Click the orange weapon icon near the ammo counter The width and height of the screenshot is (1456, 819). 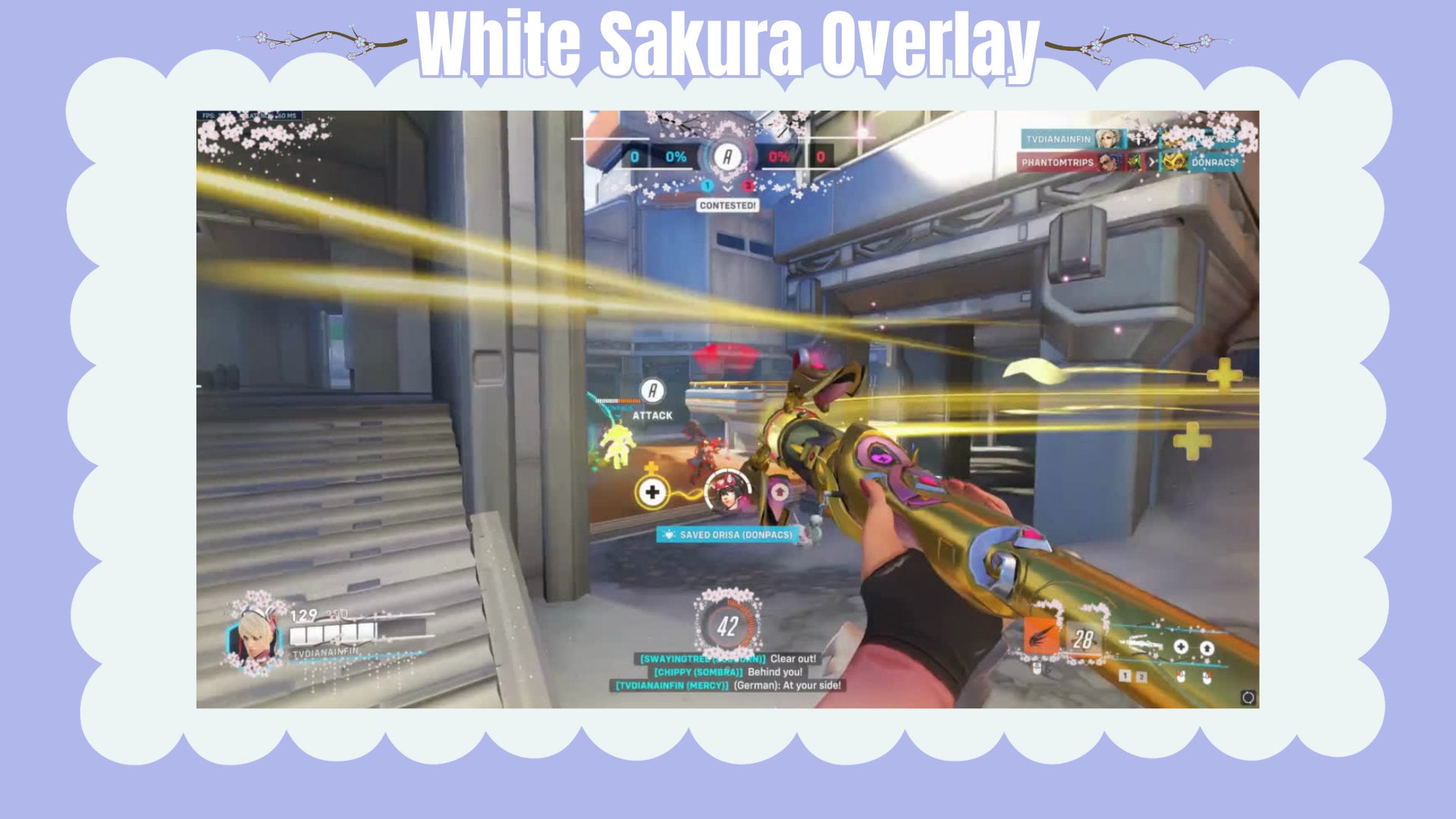click(x=1041, y=635)
